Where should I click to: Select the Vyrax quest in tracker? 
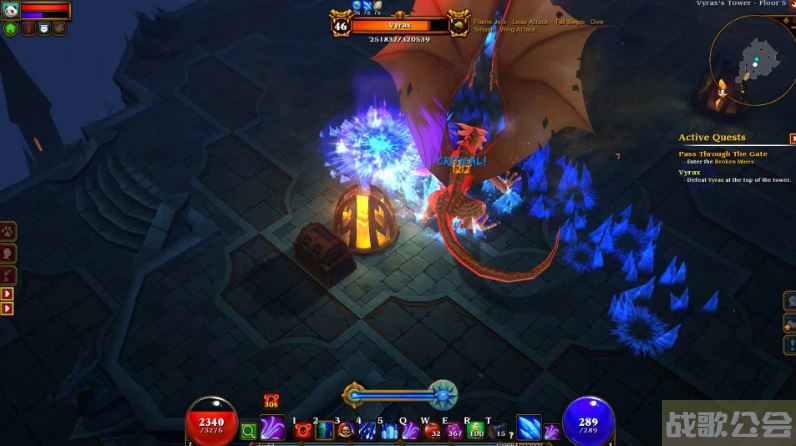click(x=690, y=172)
